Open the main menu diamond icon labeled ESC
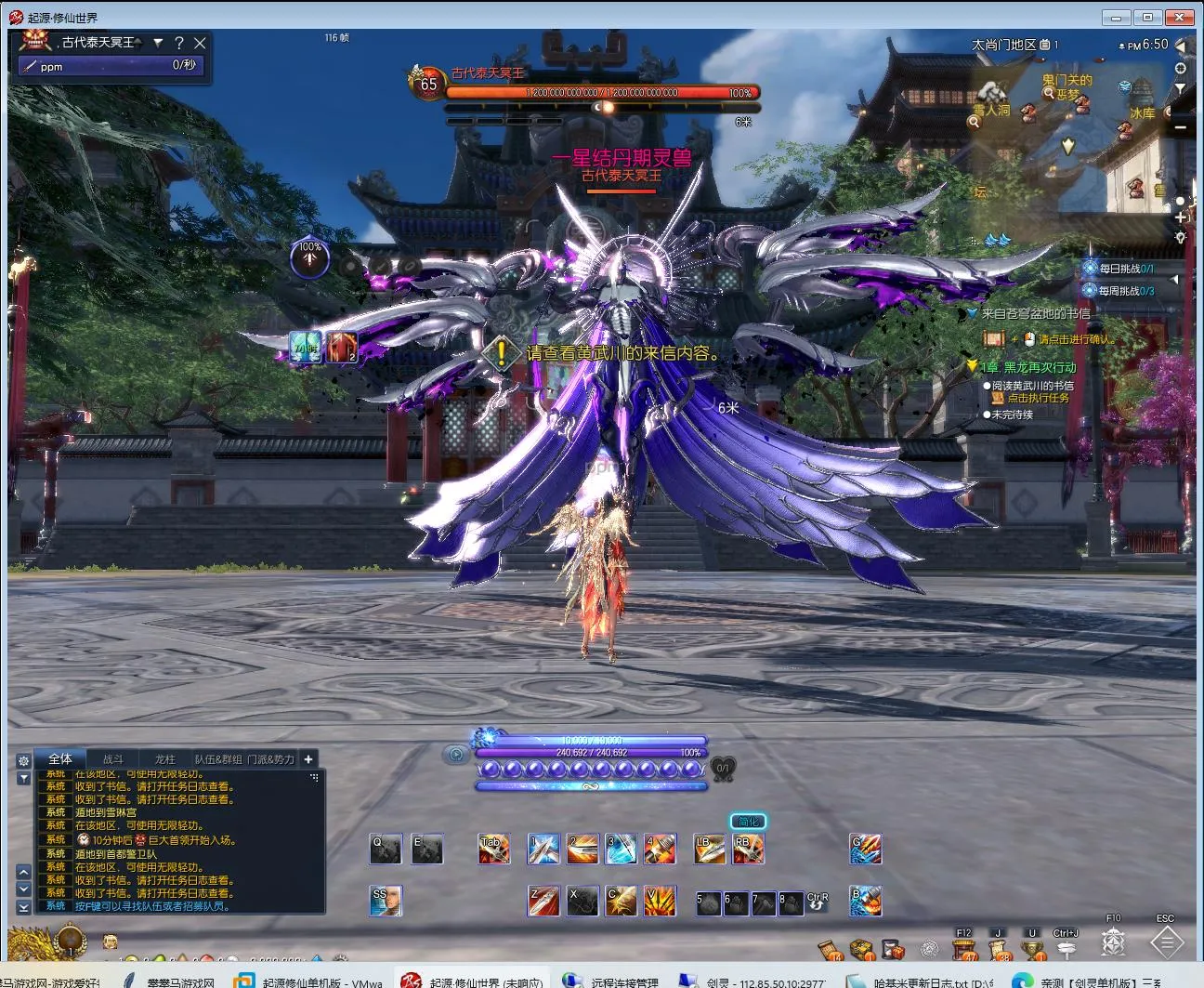The height and width of the screenshot is (988, 1204). click(x=1166, y=942)
